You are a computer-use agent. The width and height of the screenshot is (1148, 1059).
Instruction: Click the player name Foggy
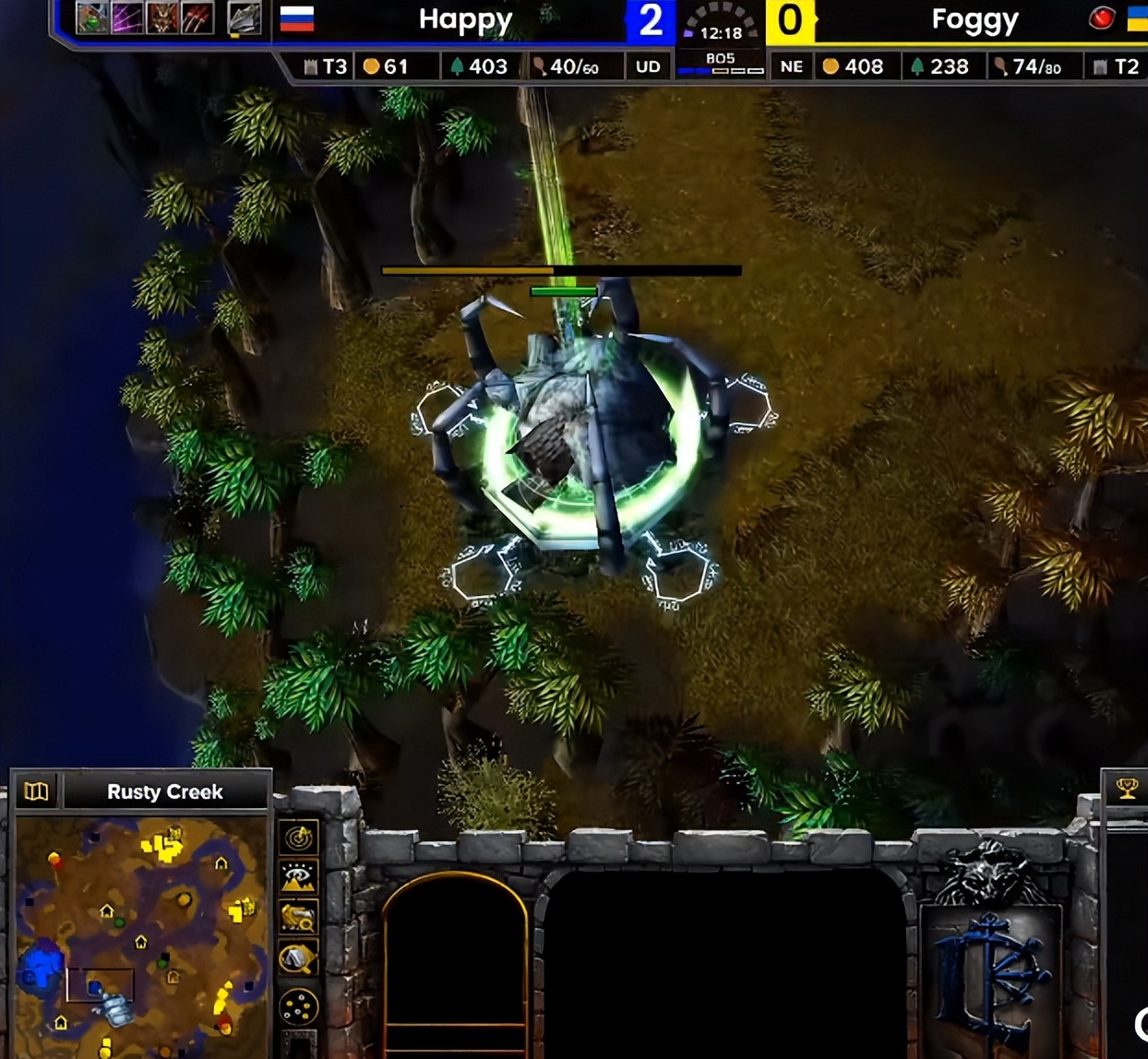[x=975, y=19]
